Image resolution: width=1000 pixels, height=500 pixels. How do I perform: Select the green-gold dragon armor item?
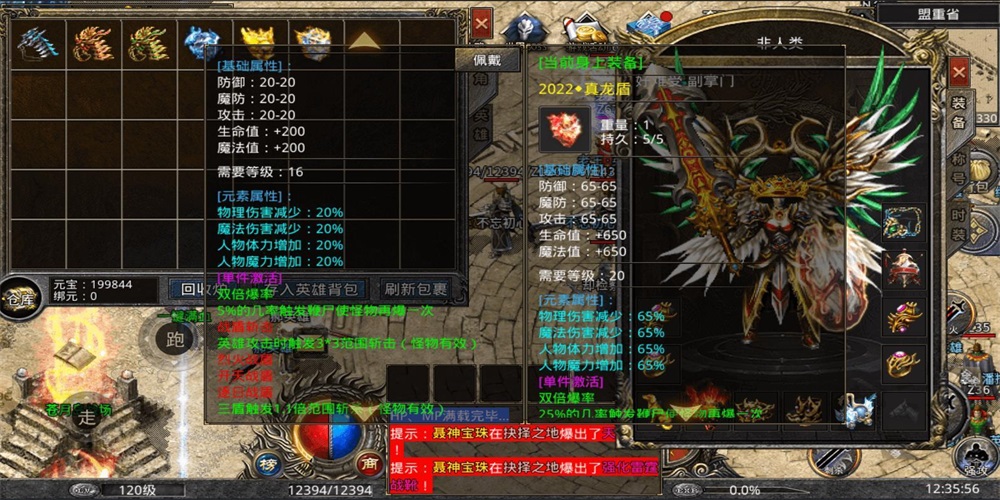pos(146,44)
